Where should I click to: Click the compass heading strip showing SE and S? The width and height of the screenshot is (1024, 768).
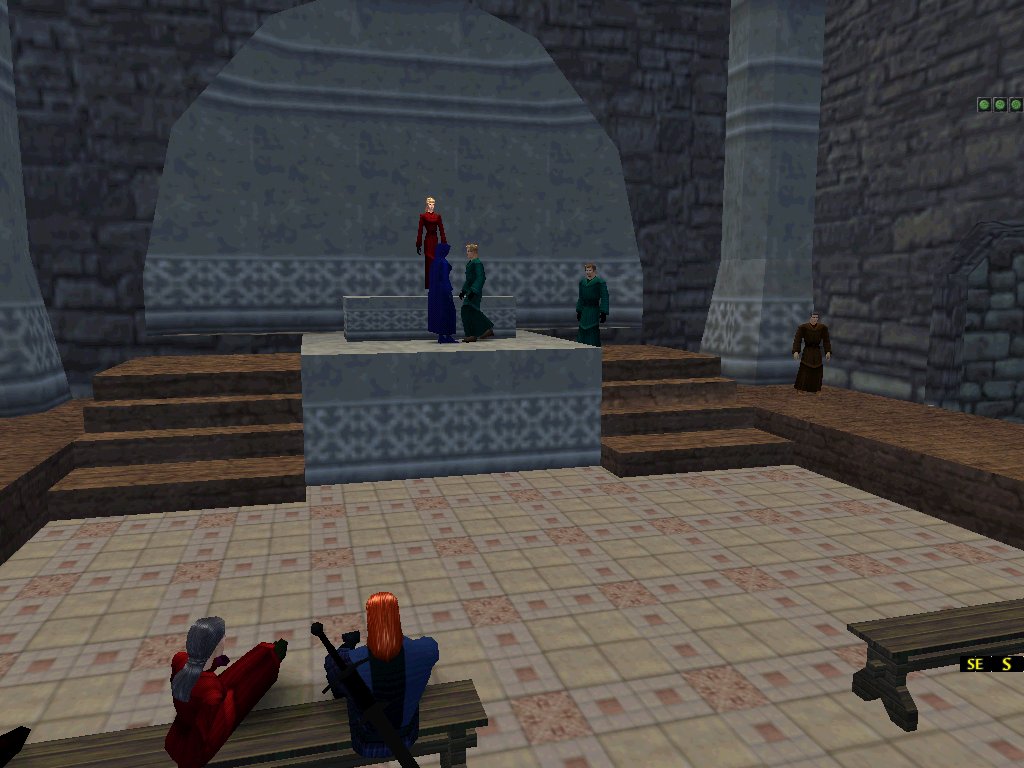click(991, 663)
